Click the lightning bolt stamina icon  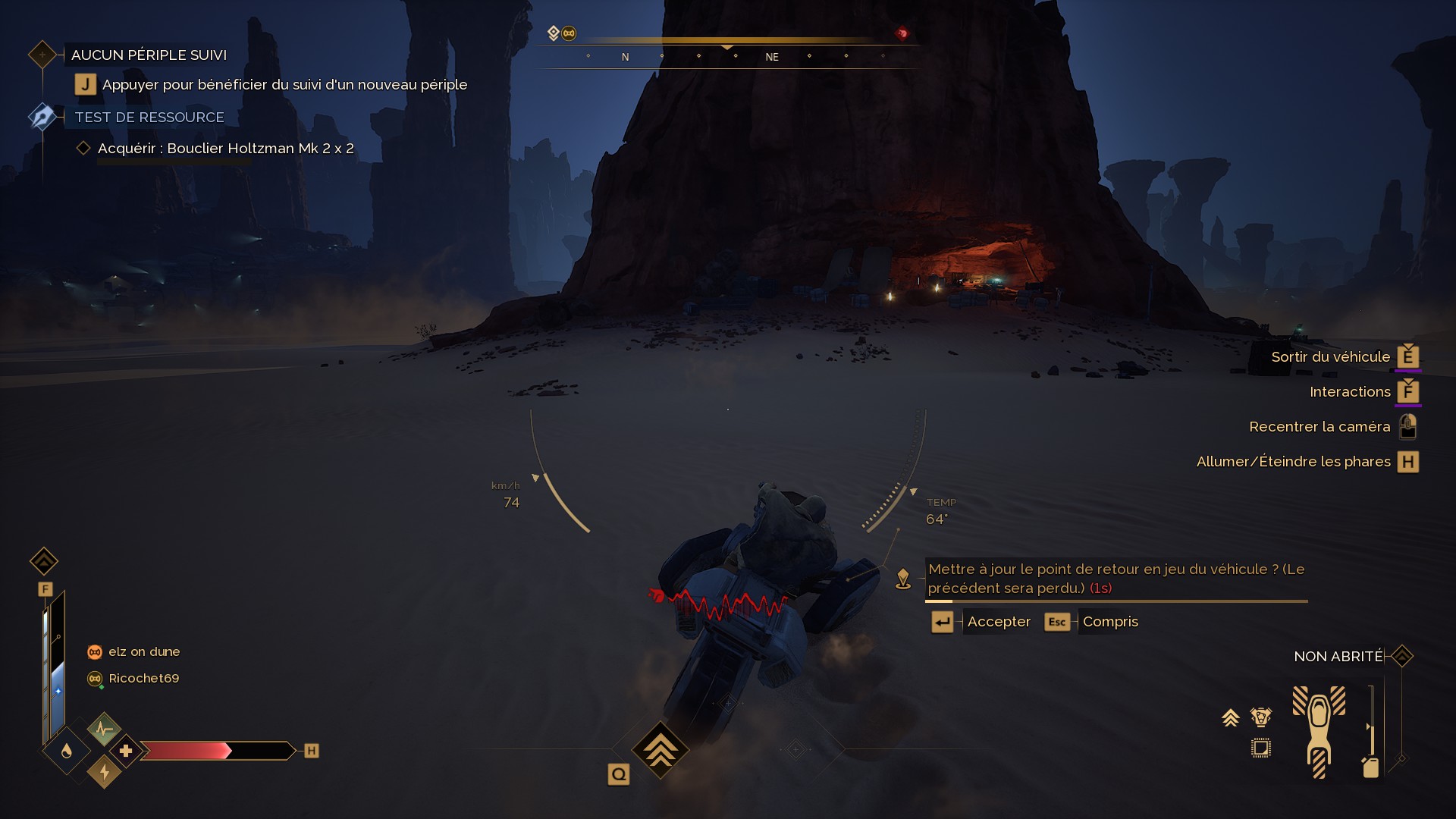[105, 772]
